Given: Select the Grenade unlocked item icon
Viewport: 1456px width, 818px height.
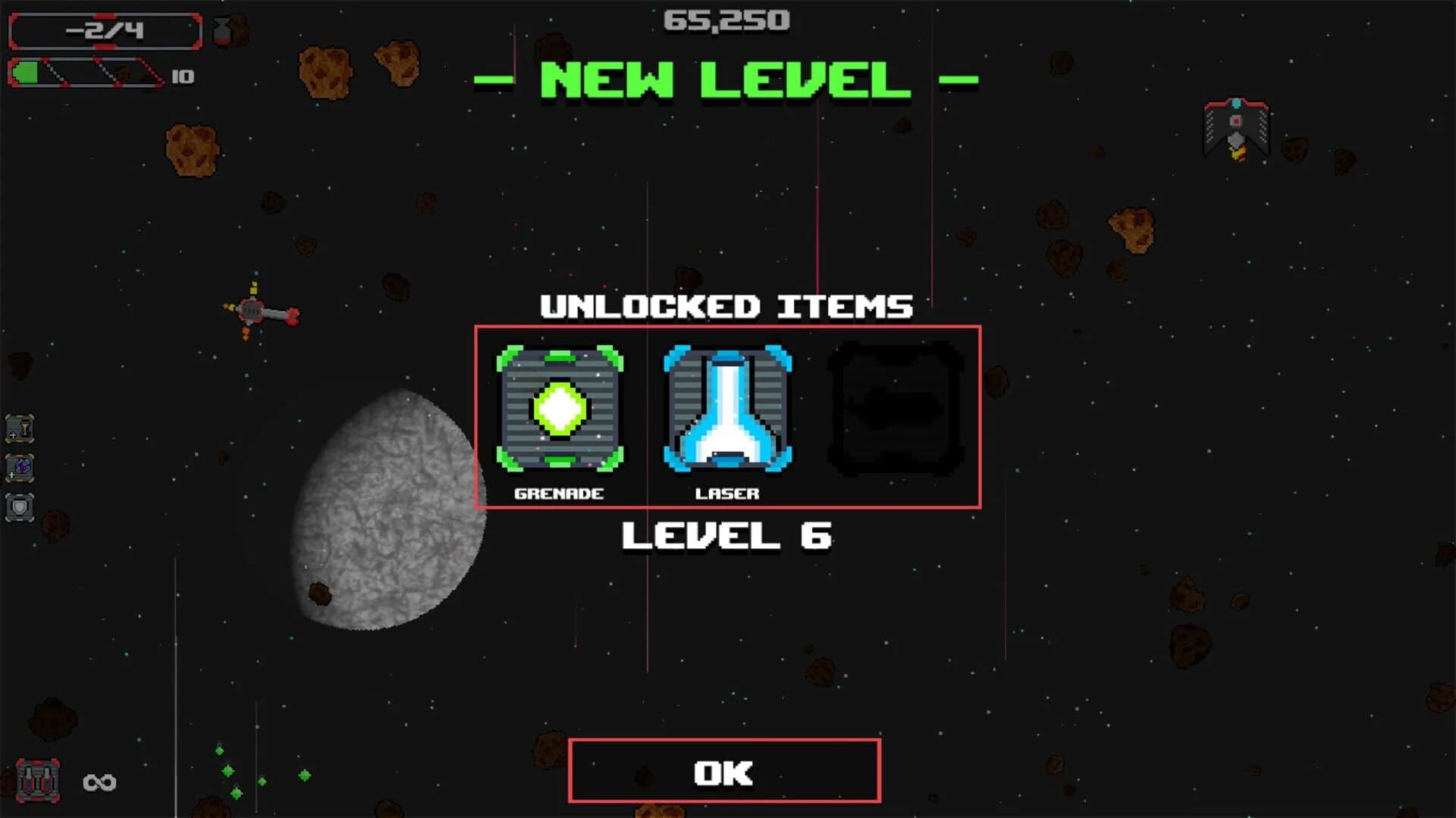Looking at the screenshot, I should [x=559, y=409].
